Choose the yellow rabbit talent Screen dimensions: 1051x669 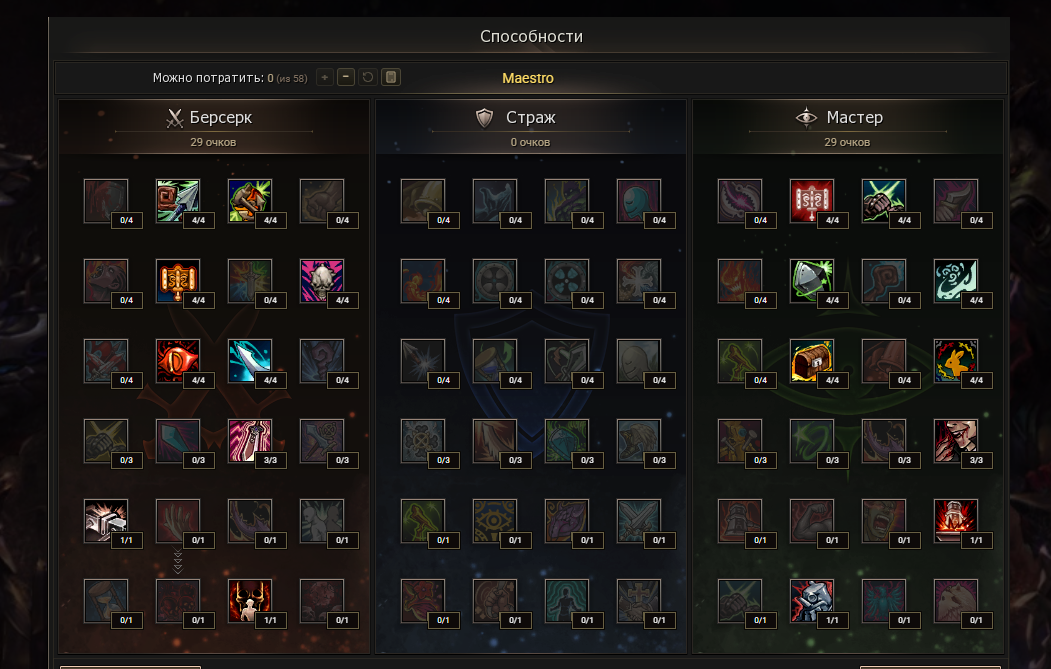point(956,361)
